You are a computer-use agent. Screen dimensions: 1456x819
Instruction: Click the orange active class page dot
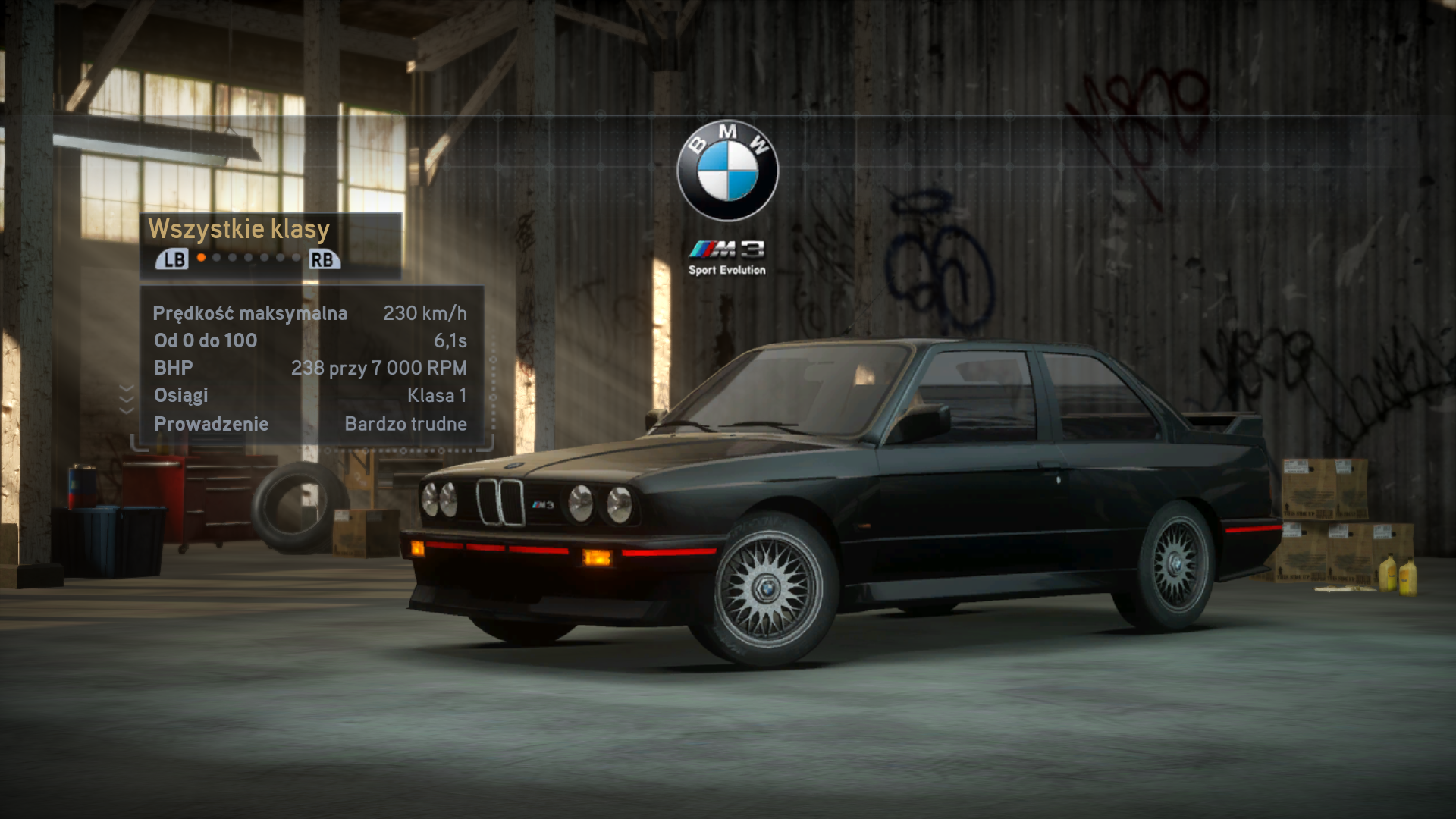coord(201,258)
